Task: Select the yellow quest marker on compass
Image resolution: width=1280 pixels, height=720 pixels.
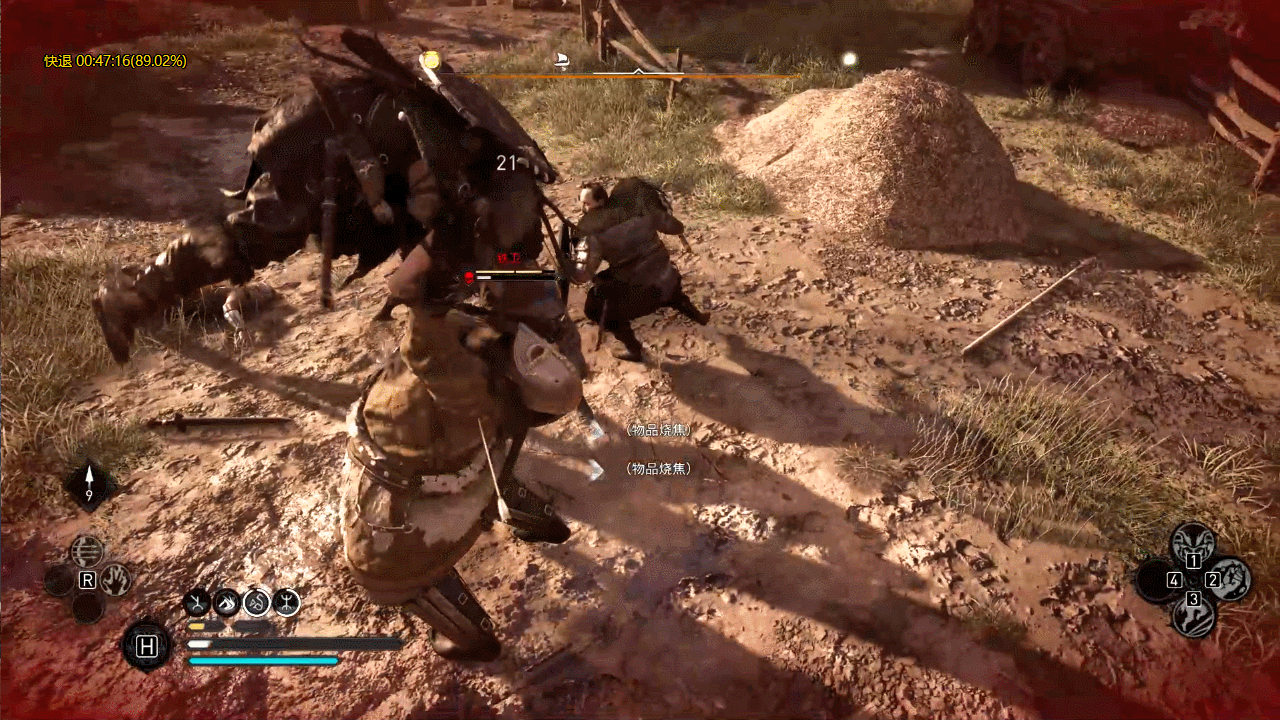Action: pyautogui.click(x=431, y=60)
